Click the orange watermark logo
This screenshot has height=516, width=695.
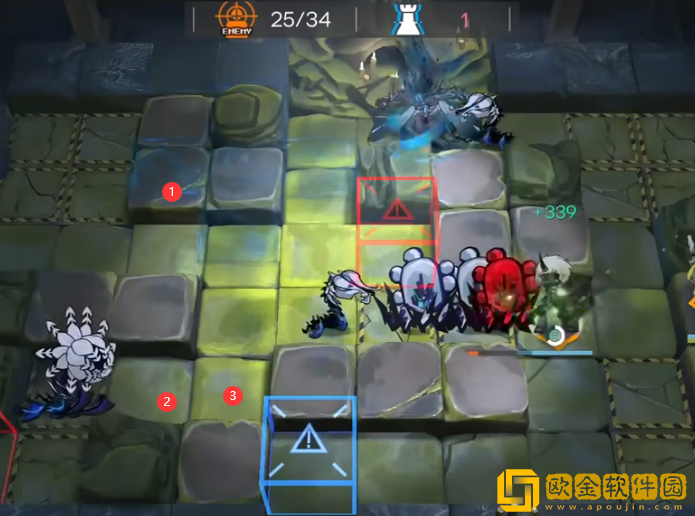point(519,490)
